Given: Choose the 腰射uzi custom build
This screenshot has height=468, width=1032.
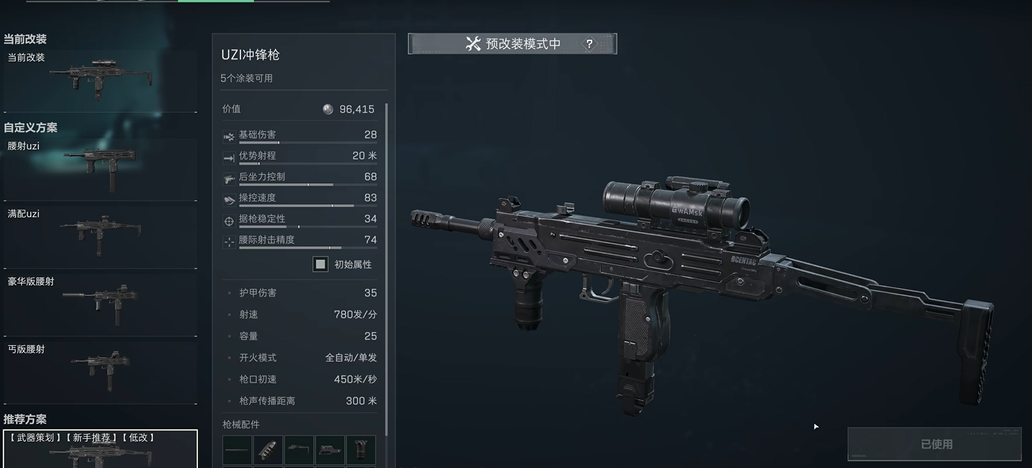Looking at the screenshot, I should (100, 160).
